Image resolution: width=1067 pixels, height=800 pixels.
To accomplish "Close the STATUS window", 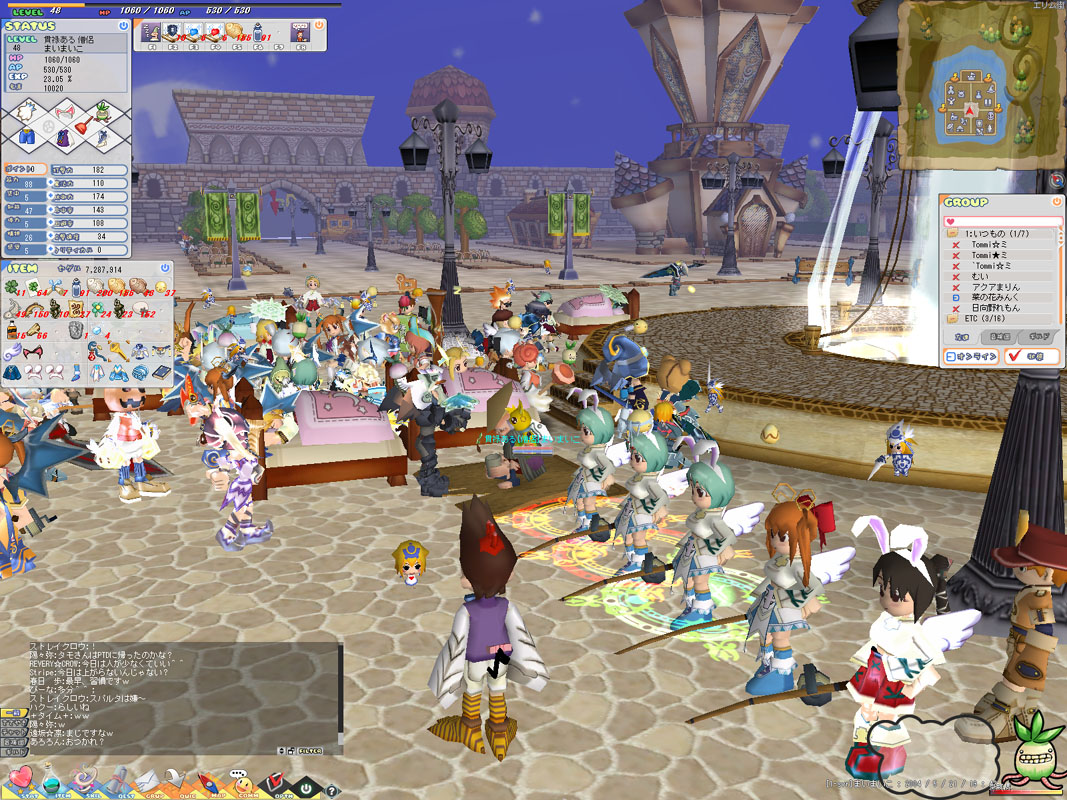I will coord(123,25).
